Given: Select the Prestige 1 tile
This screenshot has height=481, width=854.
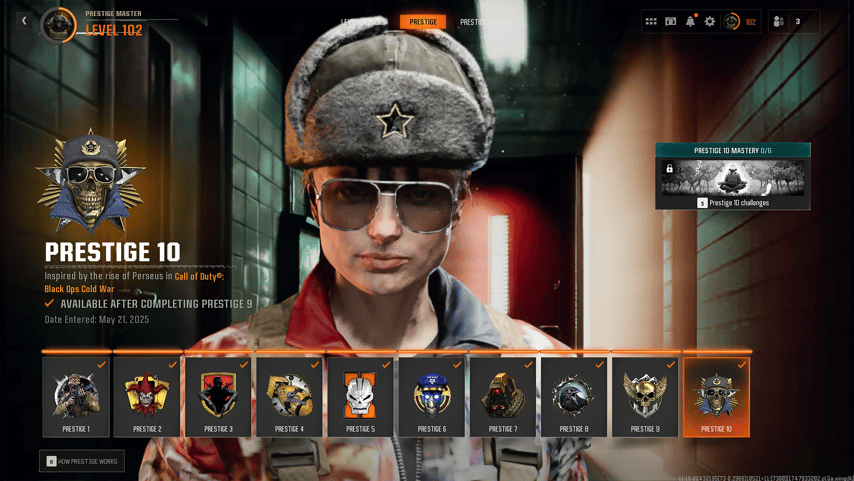Looking at the screenshot, I should click(76, 397).
